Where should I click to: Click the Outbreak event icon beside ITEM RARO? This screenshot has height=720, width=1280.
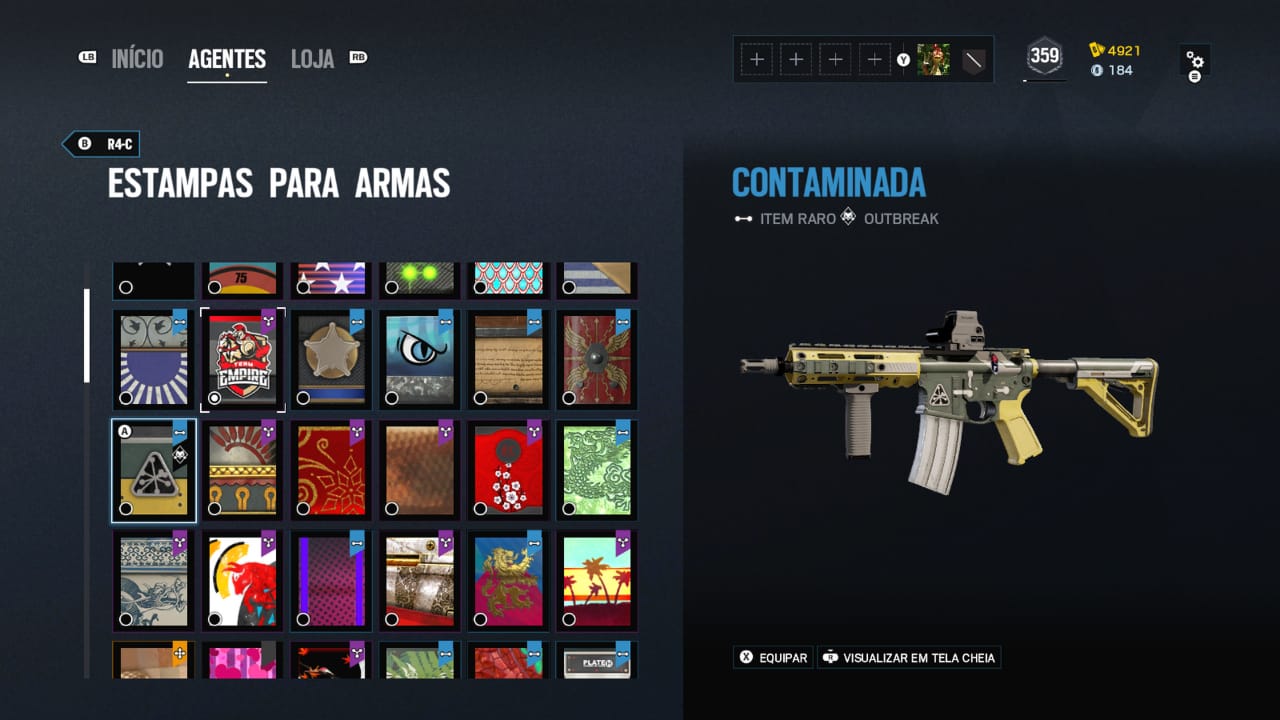(848, 218)
